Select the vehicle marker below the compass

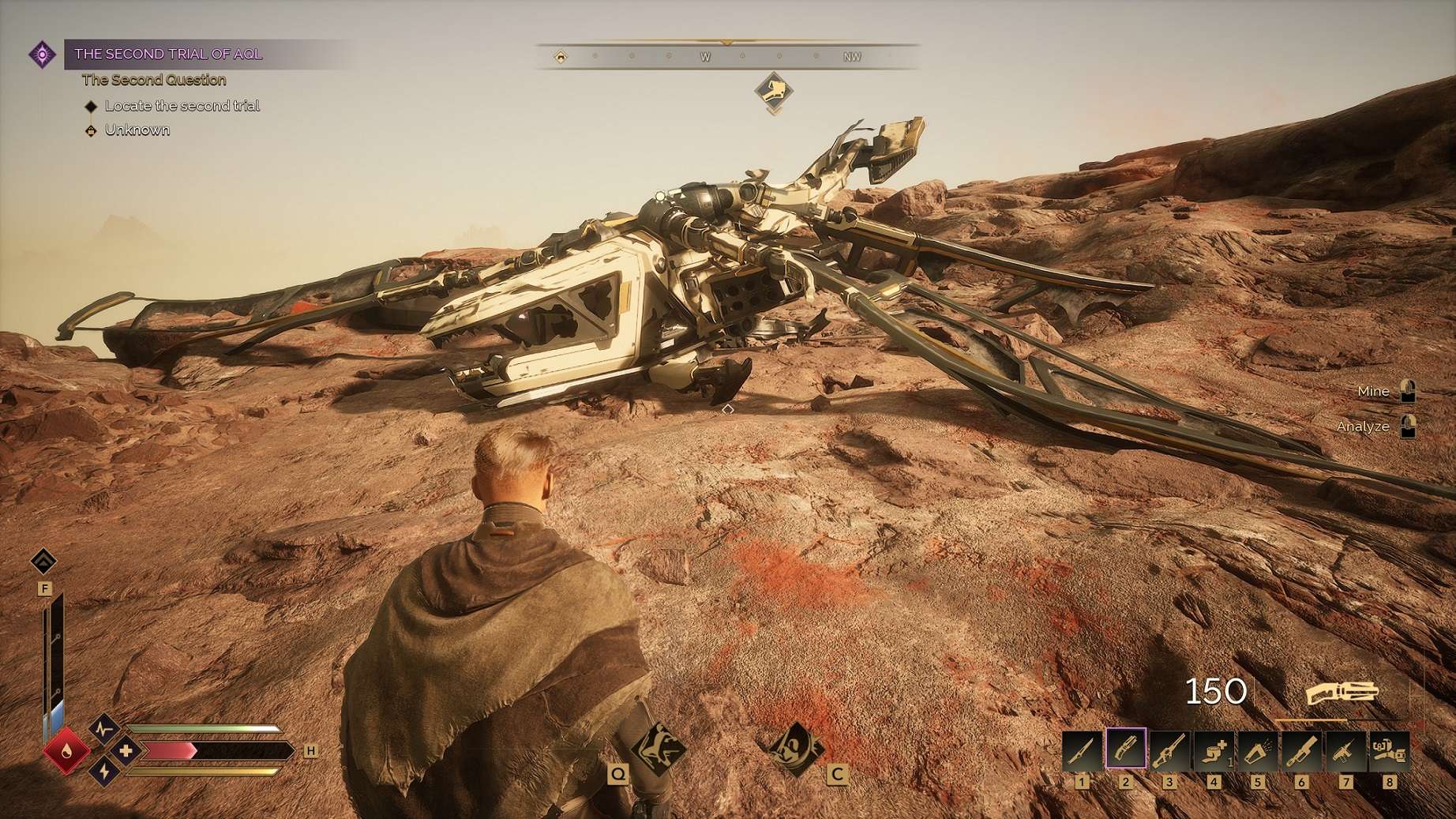[x=773, y=90]
